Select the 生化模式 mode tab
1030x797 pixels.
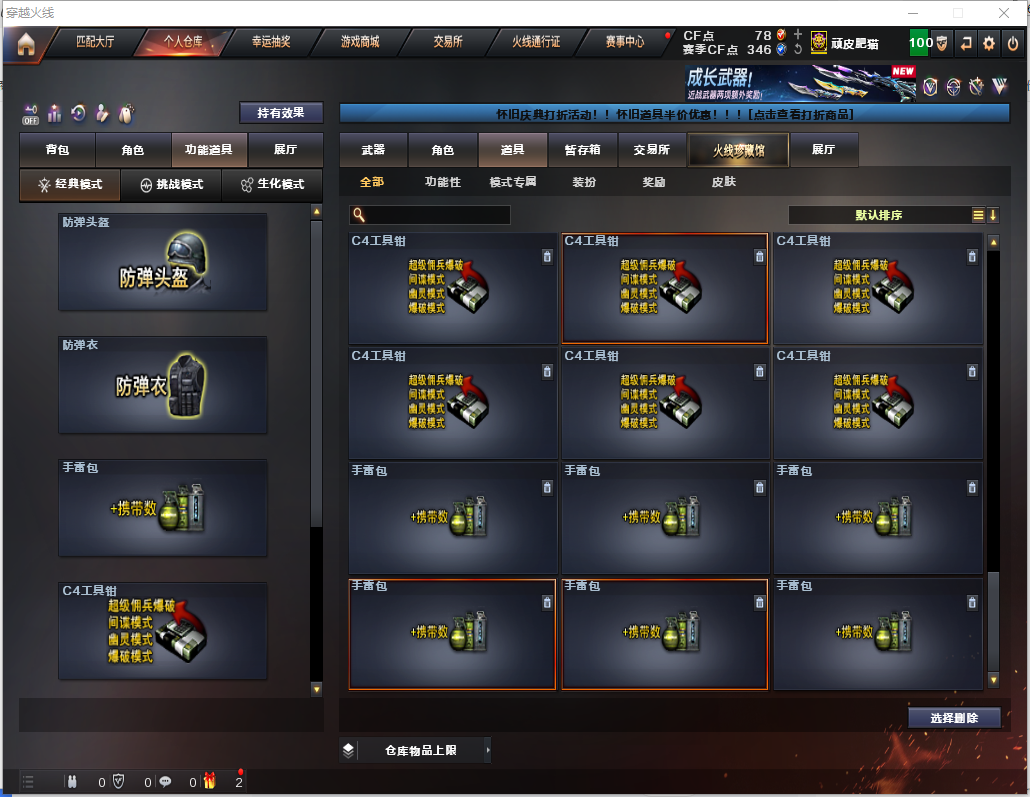pos(272,185)
